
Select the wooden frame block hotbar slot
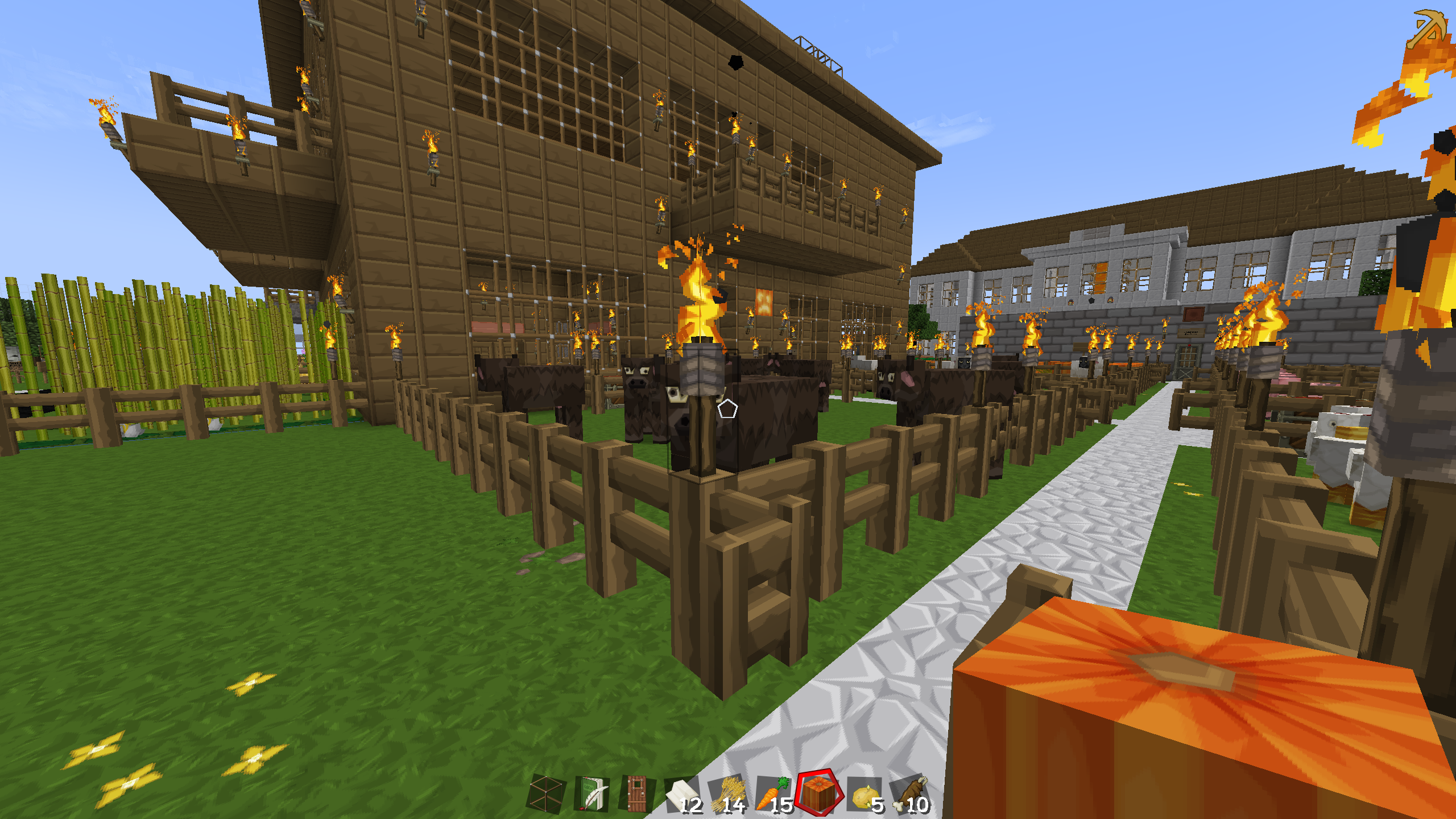(x=546, y=794)
